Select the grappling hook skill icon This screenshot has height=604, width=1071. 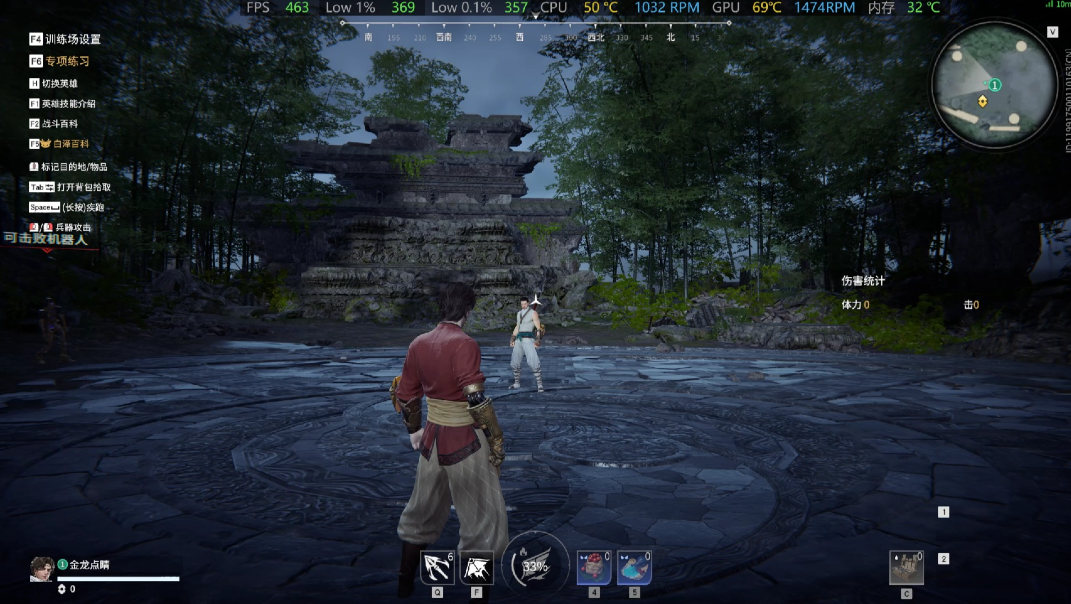[x=437, y=568]
